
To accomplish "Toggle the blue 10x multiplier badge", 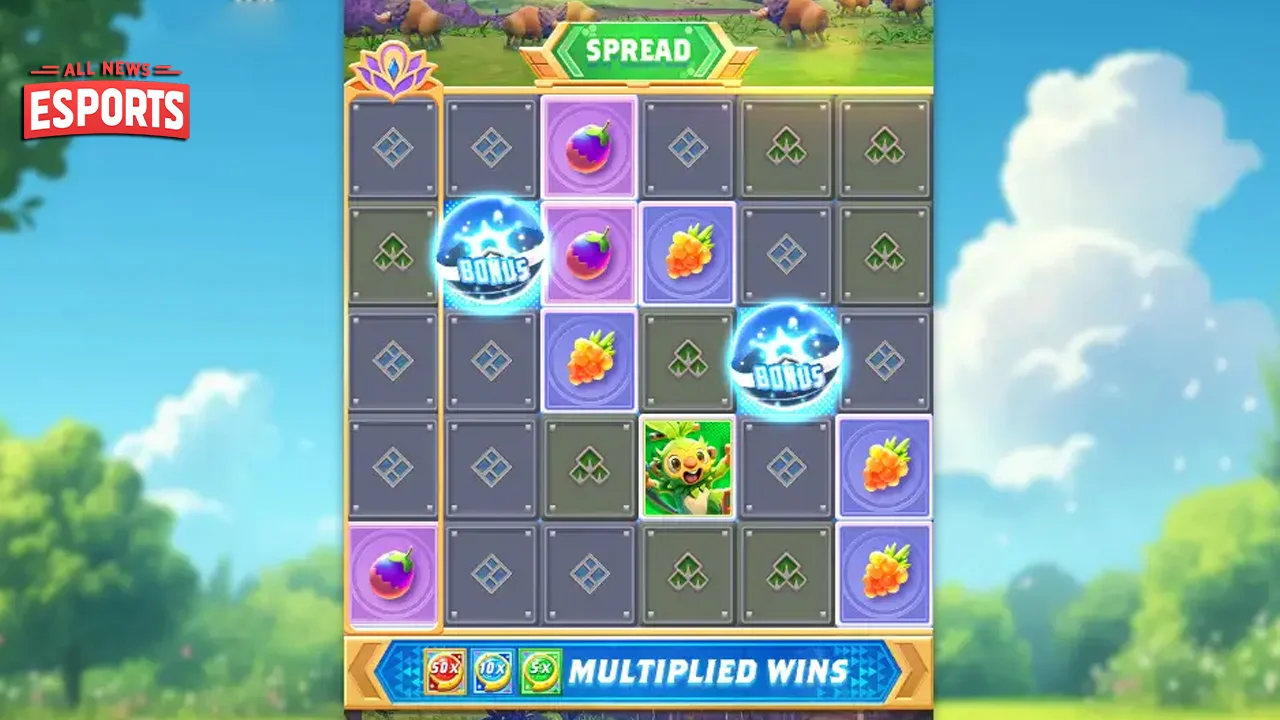I will click(x=492, y=672).
